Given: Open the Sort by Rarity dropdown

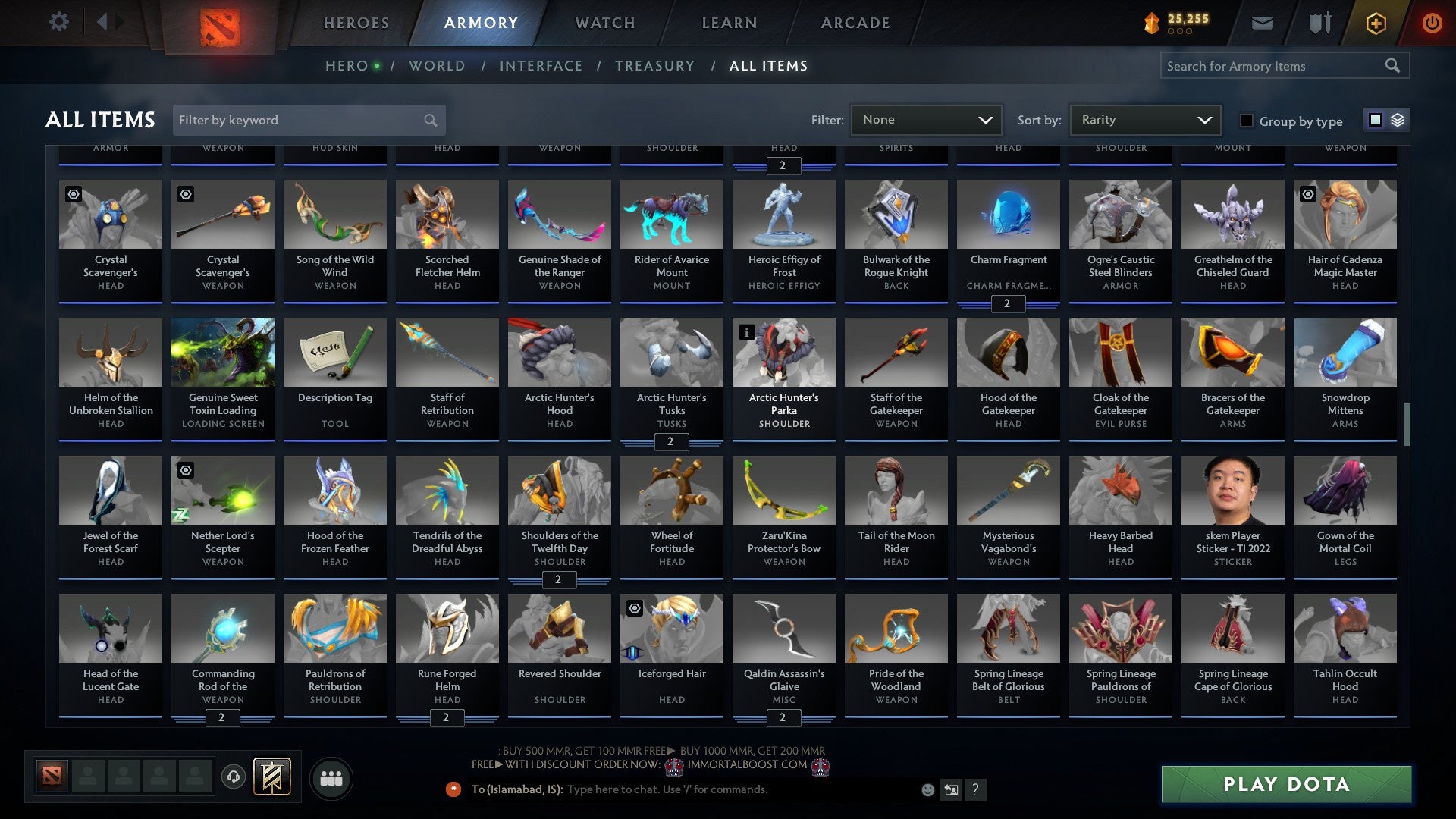Looking at the screenshot, I should tap(1144, 119).
